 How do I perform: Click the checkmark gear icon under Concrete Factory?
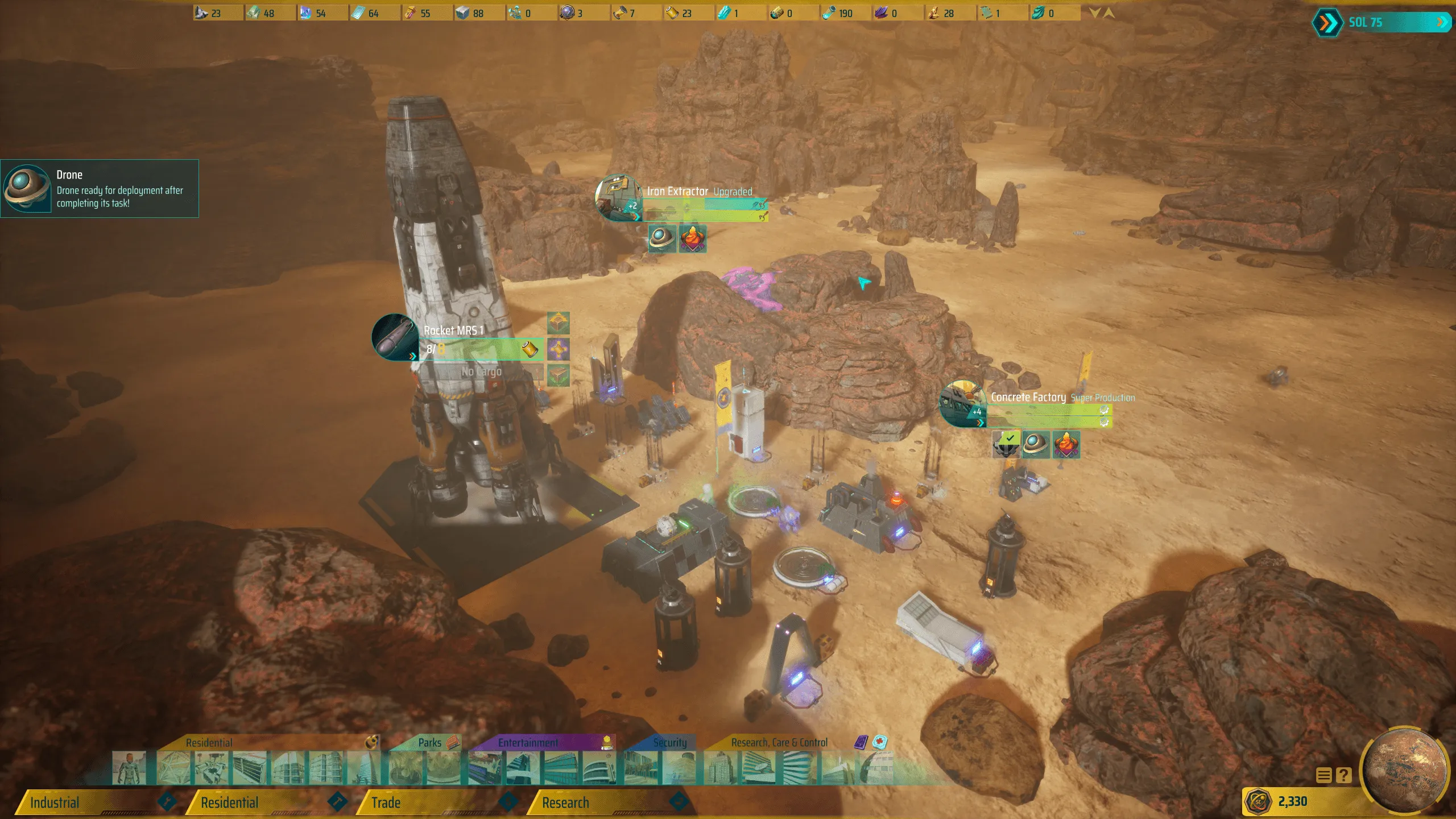click(x=1006, y=444)
